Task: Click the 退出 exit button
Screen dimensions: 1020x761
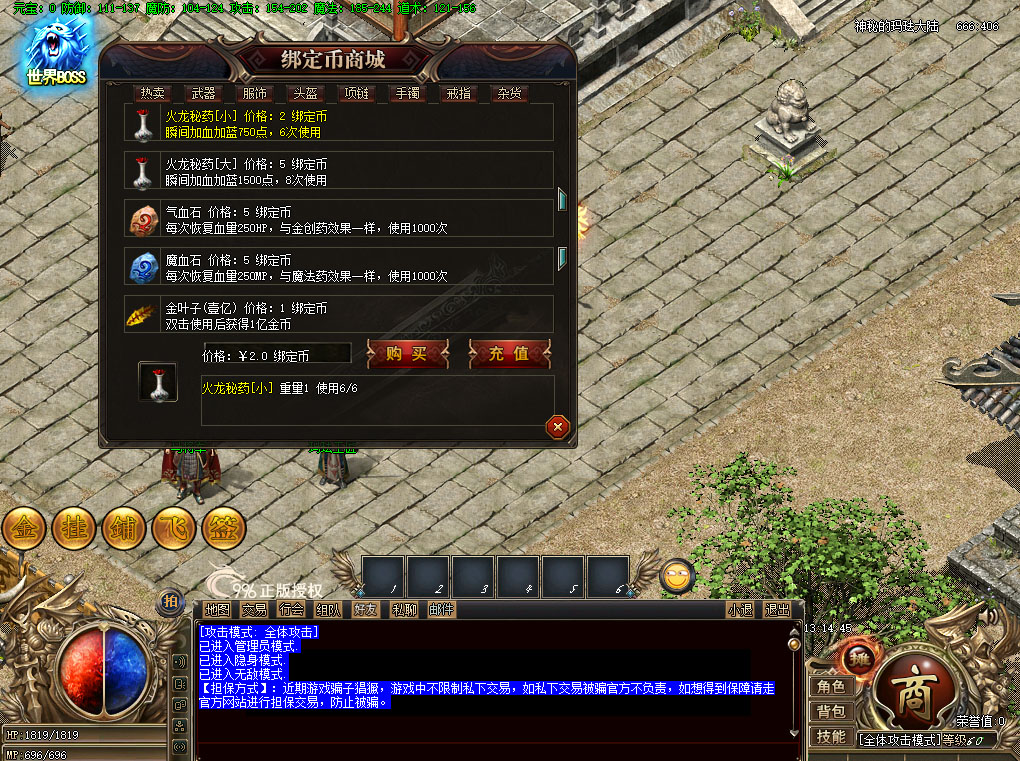Action: [777, 609]
